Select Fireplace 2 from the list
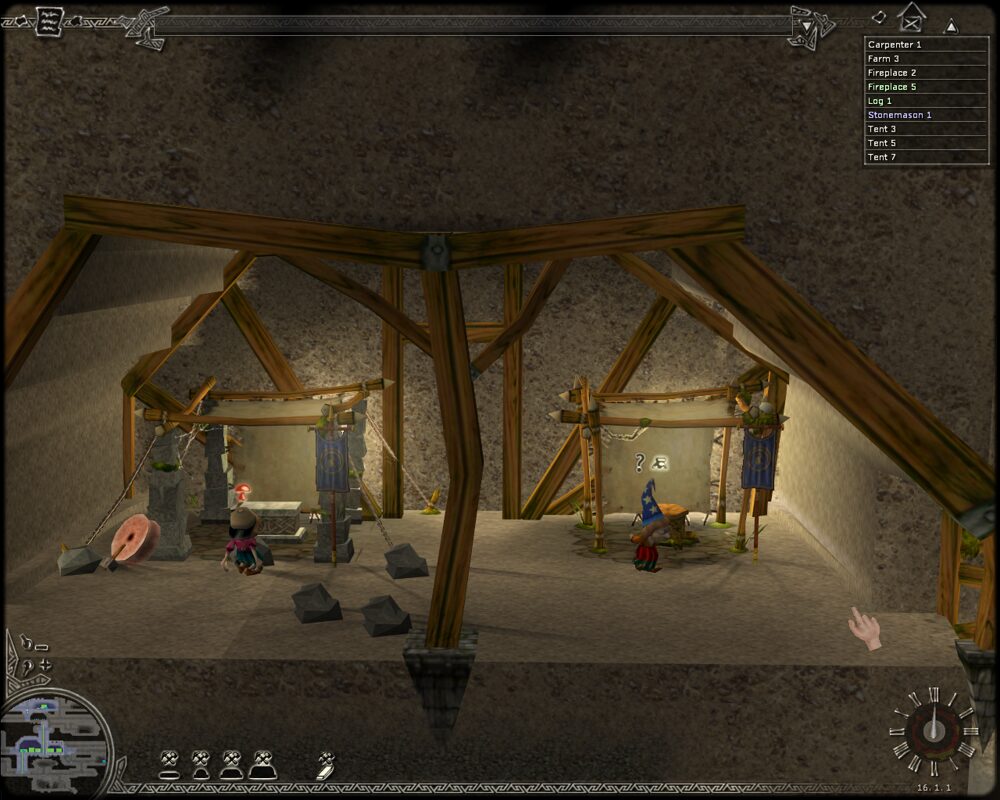This screenshot has height=800, width=1000. [x=926, y=73]
